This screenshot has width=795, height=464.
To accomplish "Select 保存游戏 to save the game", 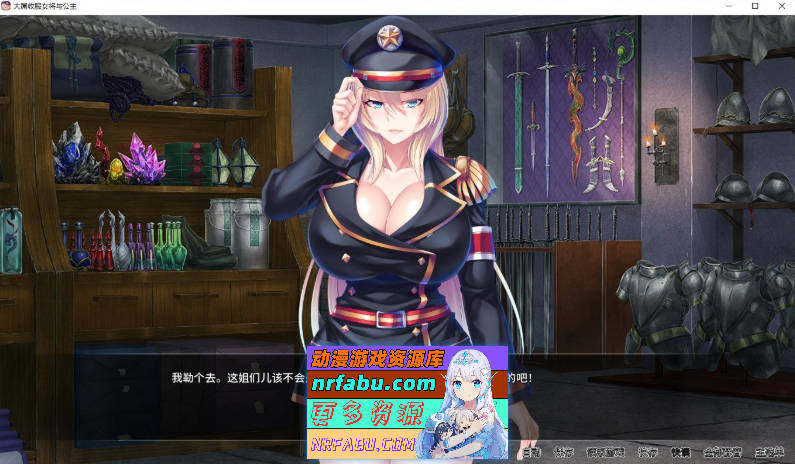I will pyautogui.click(x=606, y=452).
